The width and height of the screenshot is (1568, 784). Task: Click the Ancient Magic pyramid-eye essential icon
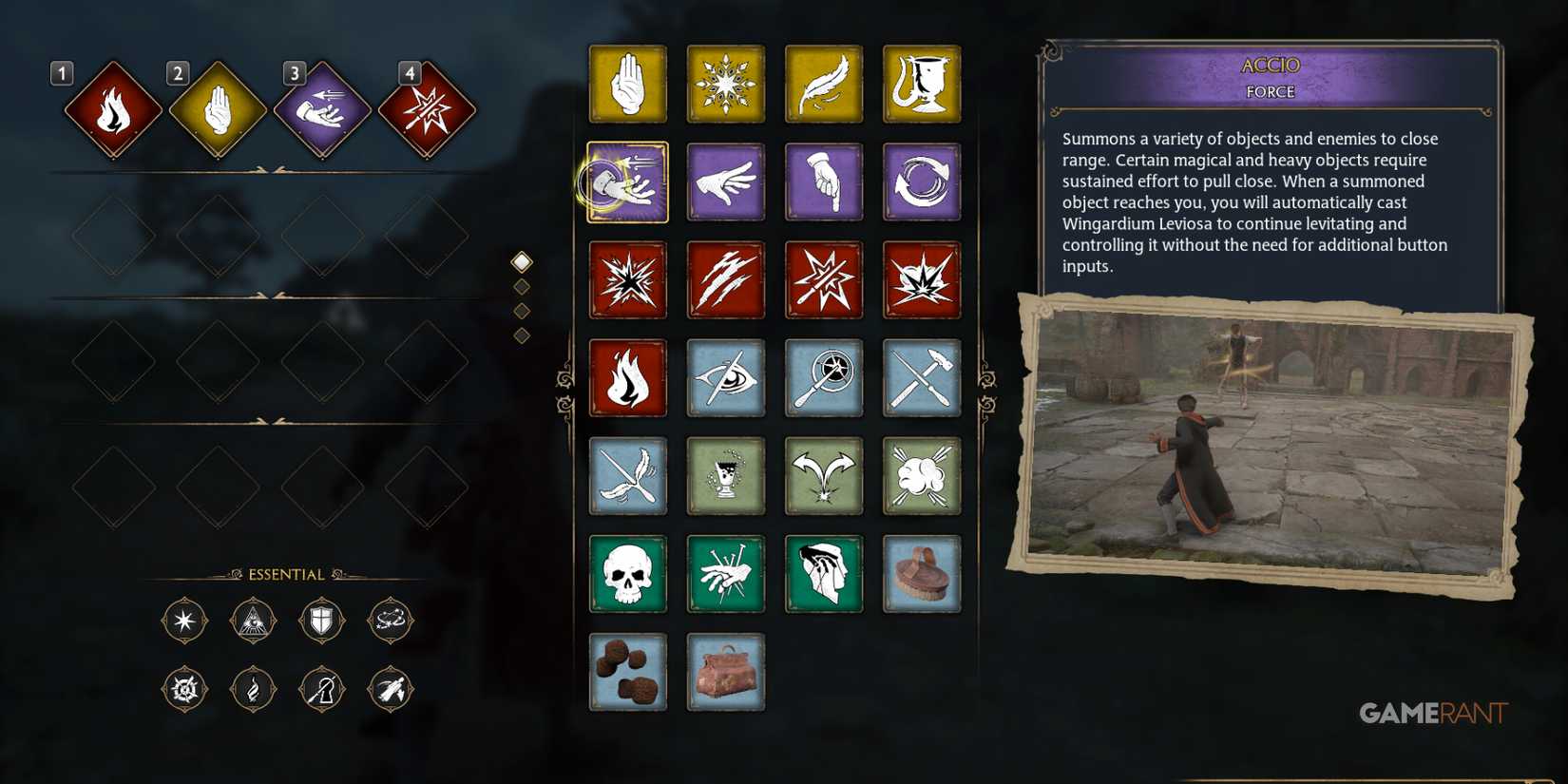tap(253, 622)
